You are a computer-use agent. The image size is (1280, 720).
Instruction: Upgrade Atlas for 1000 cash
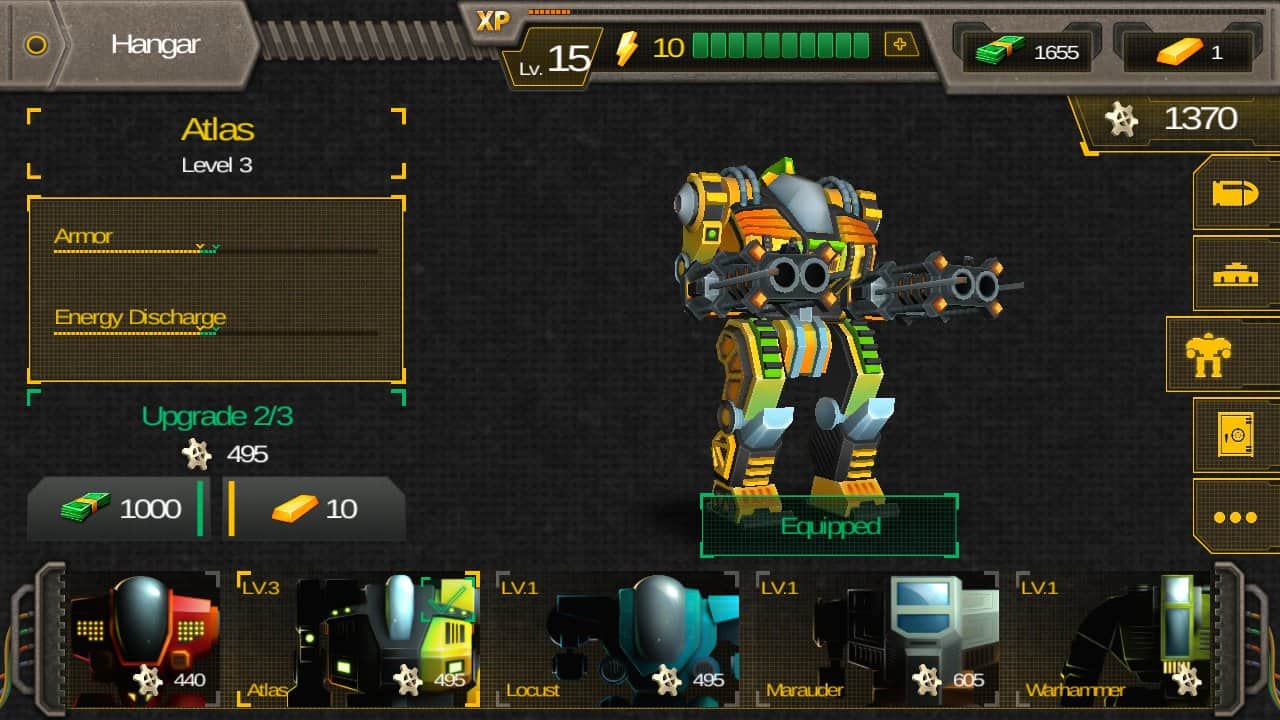click(118, 509)
